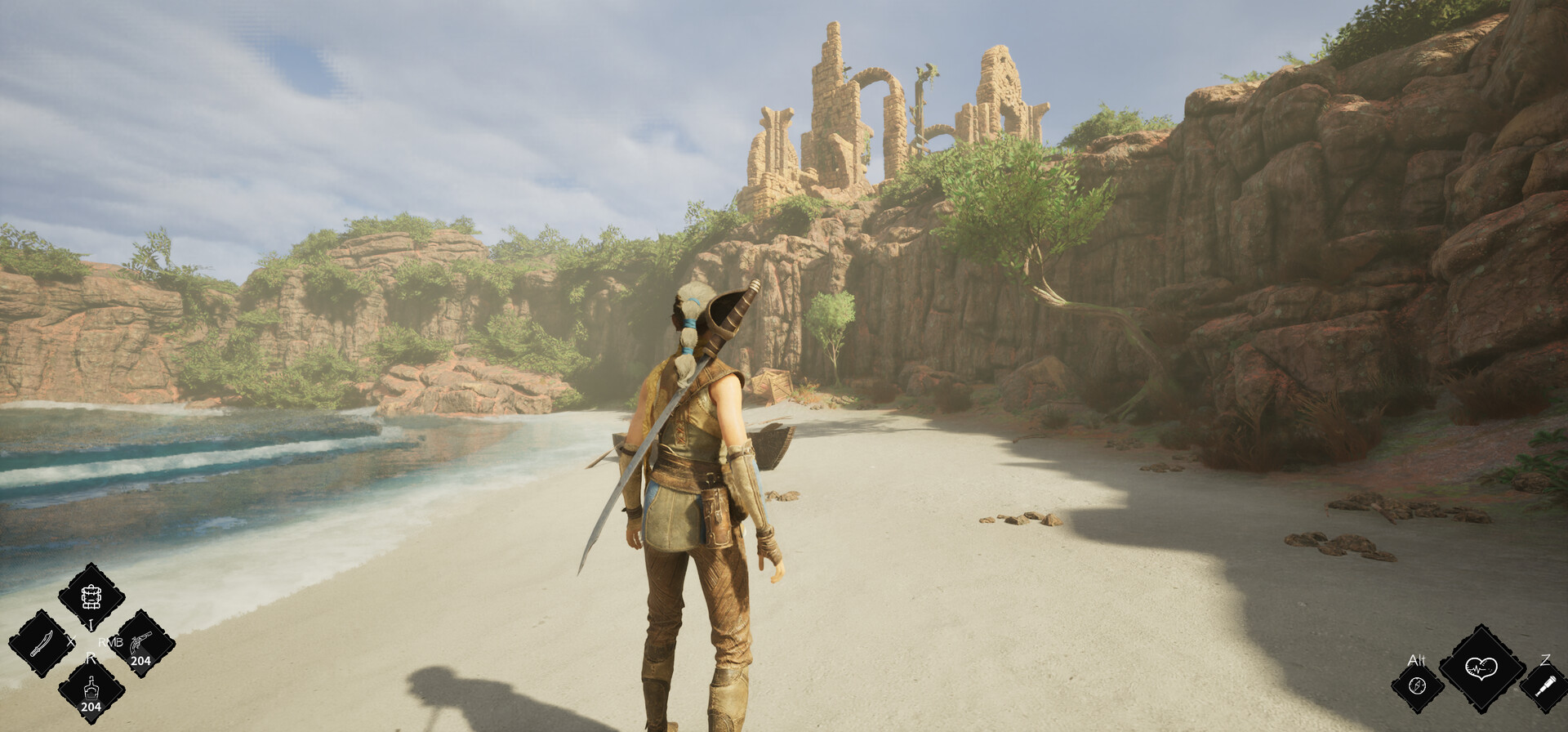Open the backpack inventory icon
1568x732 pixels.
pos(91,597)
